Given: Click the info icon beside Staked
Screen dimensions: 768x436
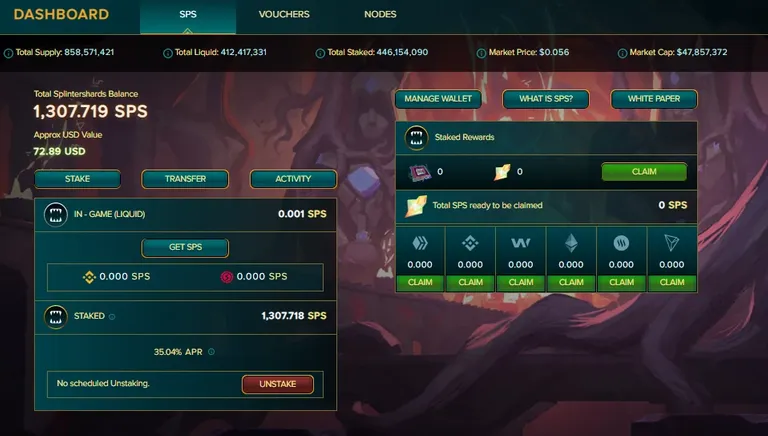Looking at the screenshot, I should 112,316.
